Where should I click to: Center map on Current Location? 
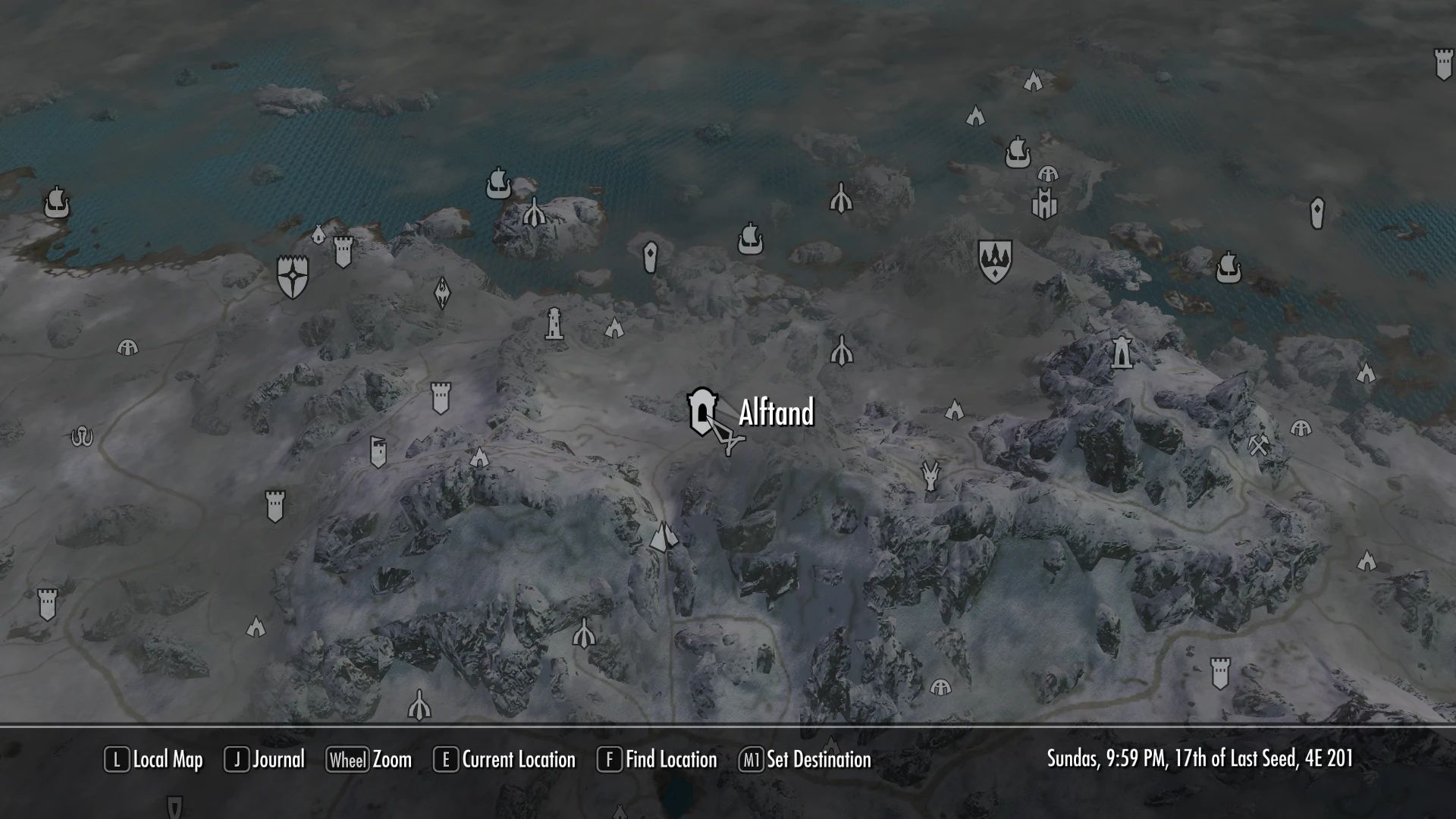(504, 760)
